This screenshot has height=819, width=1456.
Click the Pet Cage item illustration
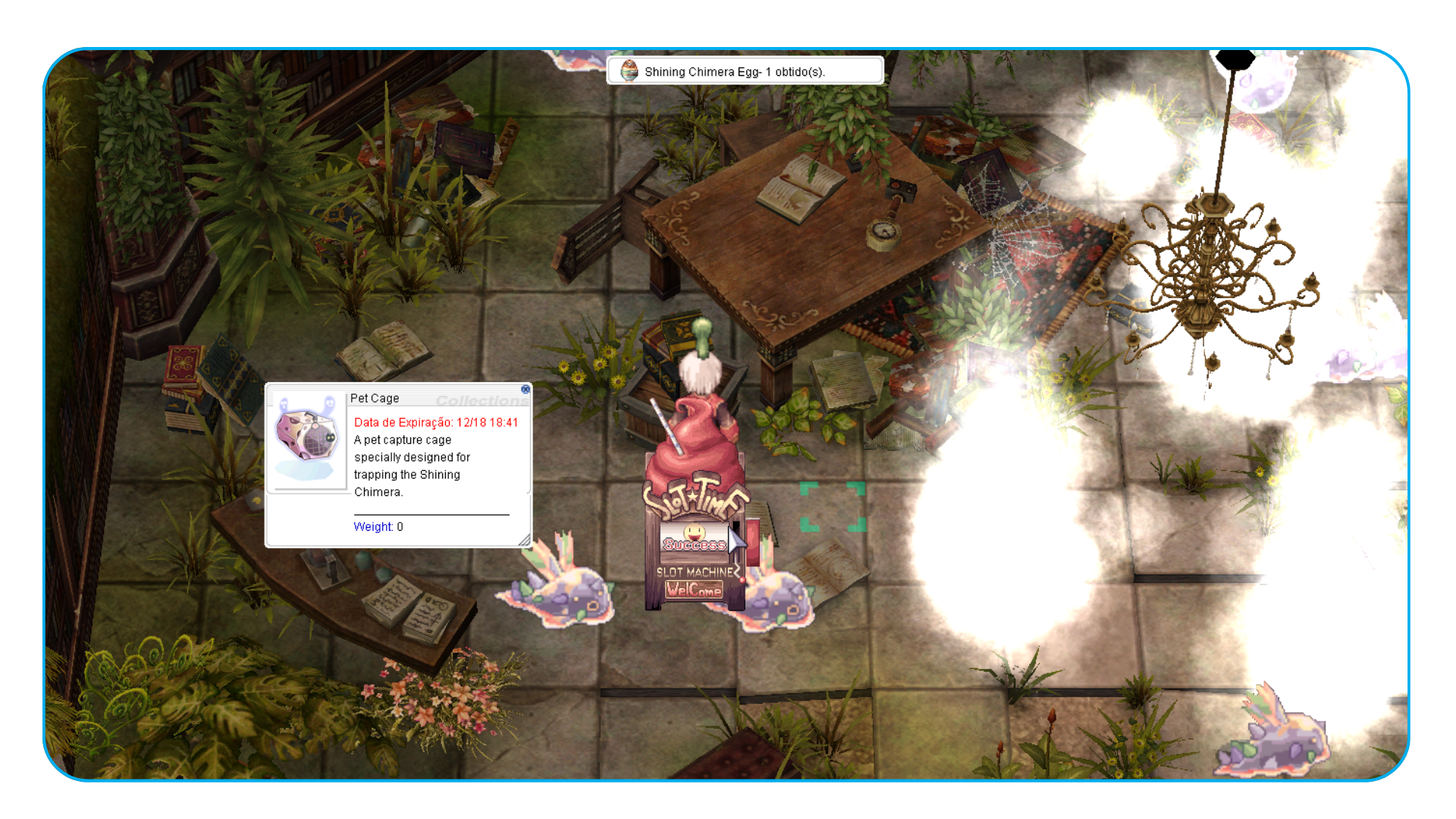[x=308, y=440]
